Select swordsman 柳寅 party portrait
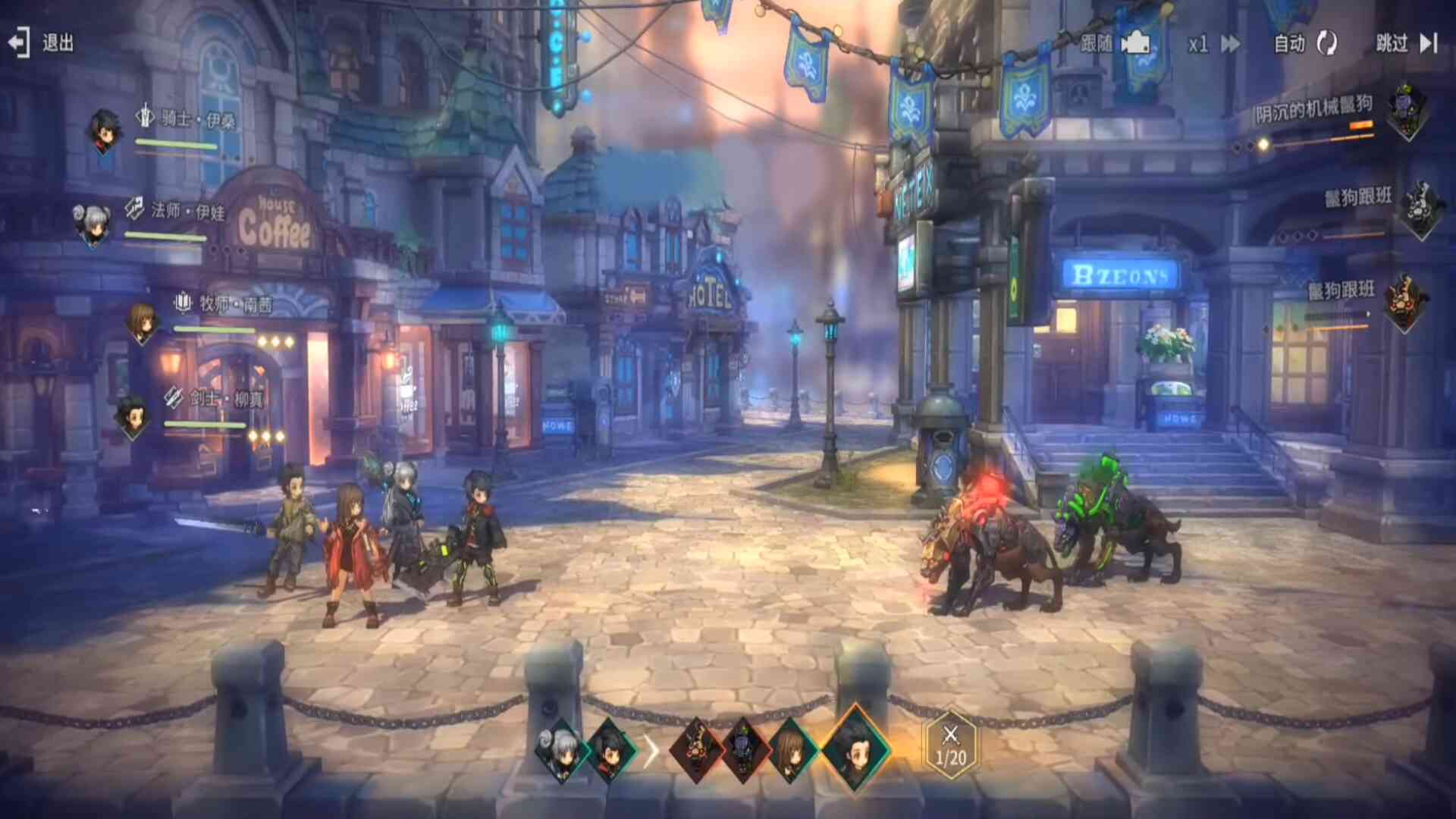 tap(133, 416)
